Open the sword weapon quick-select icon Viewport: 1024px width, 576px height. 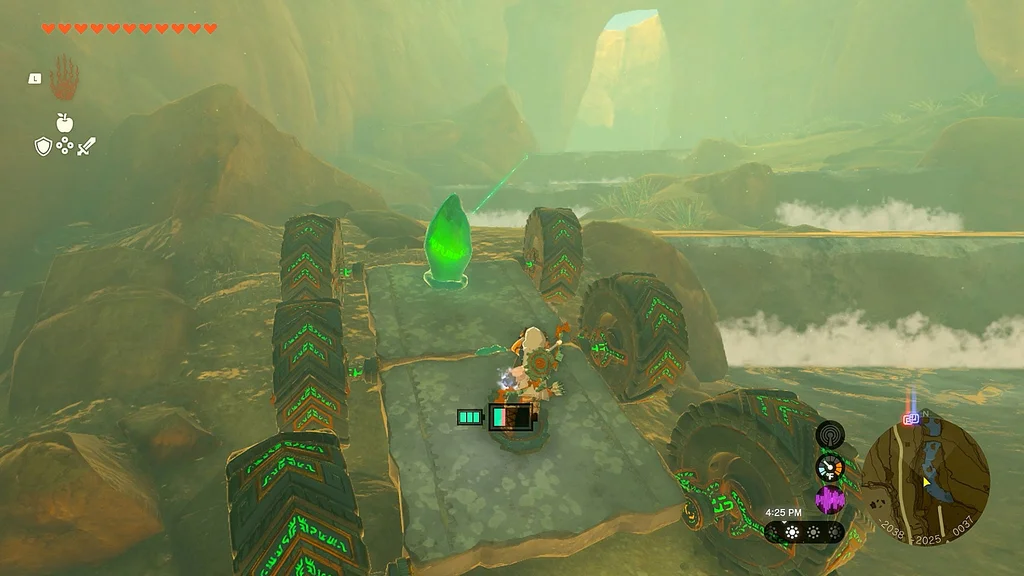click(x=86, y=147)
